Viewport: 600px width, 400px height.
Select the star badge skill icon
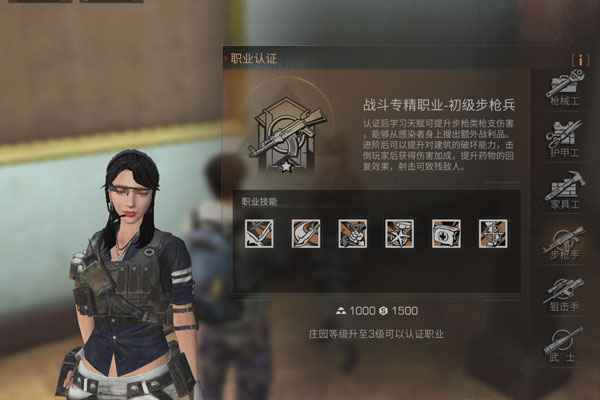coord(399,231)
